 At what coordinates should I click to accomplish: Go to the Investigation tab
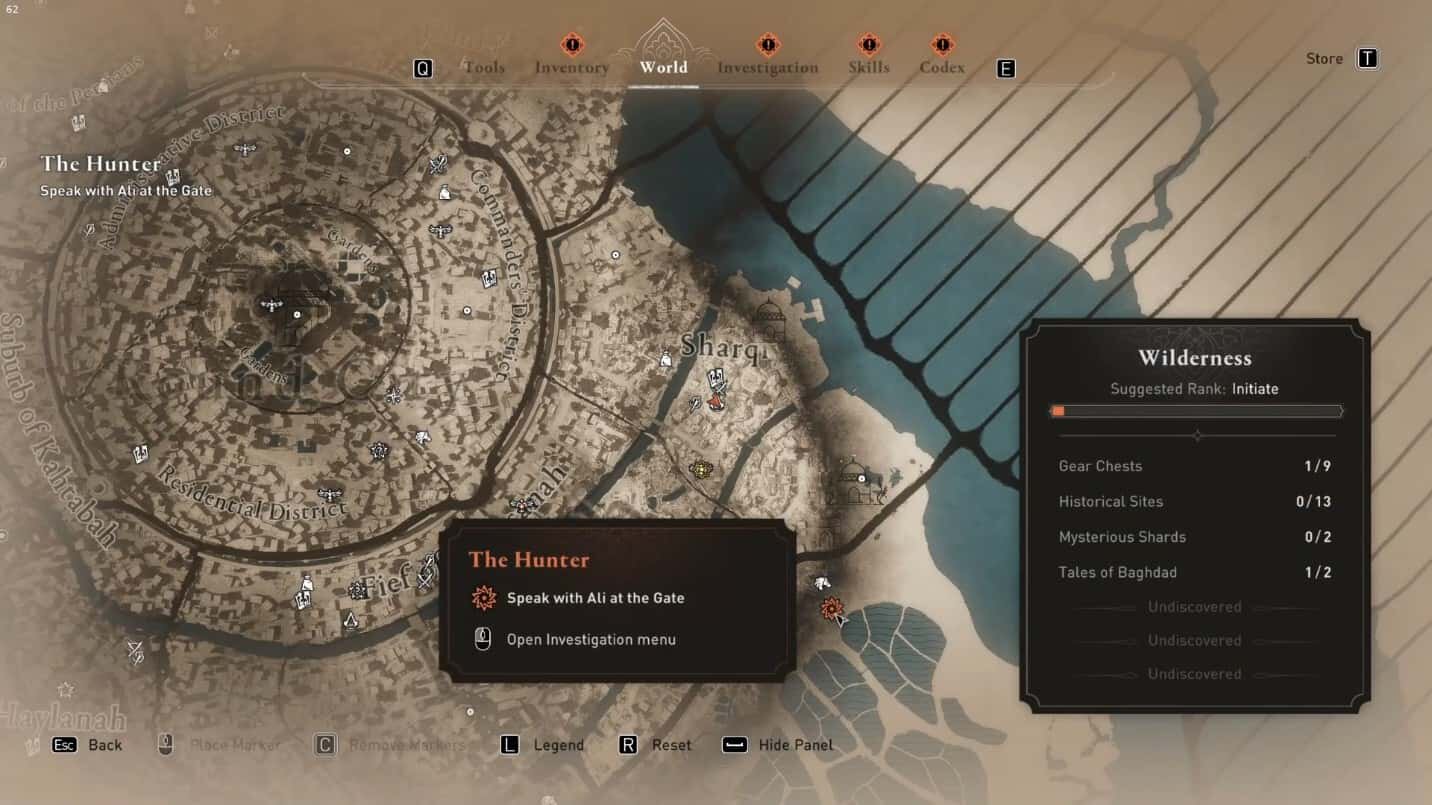pos(767,68)
